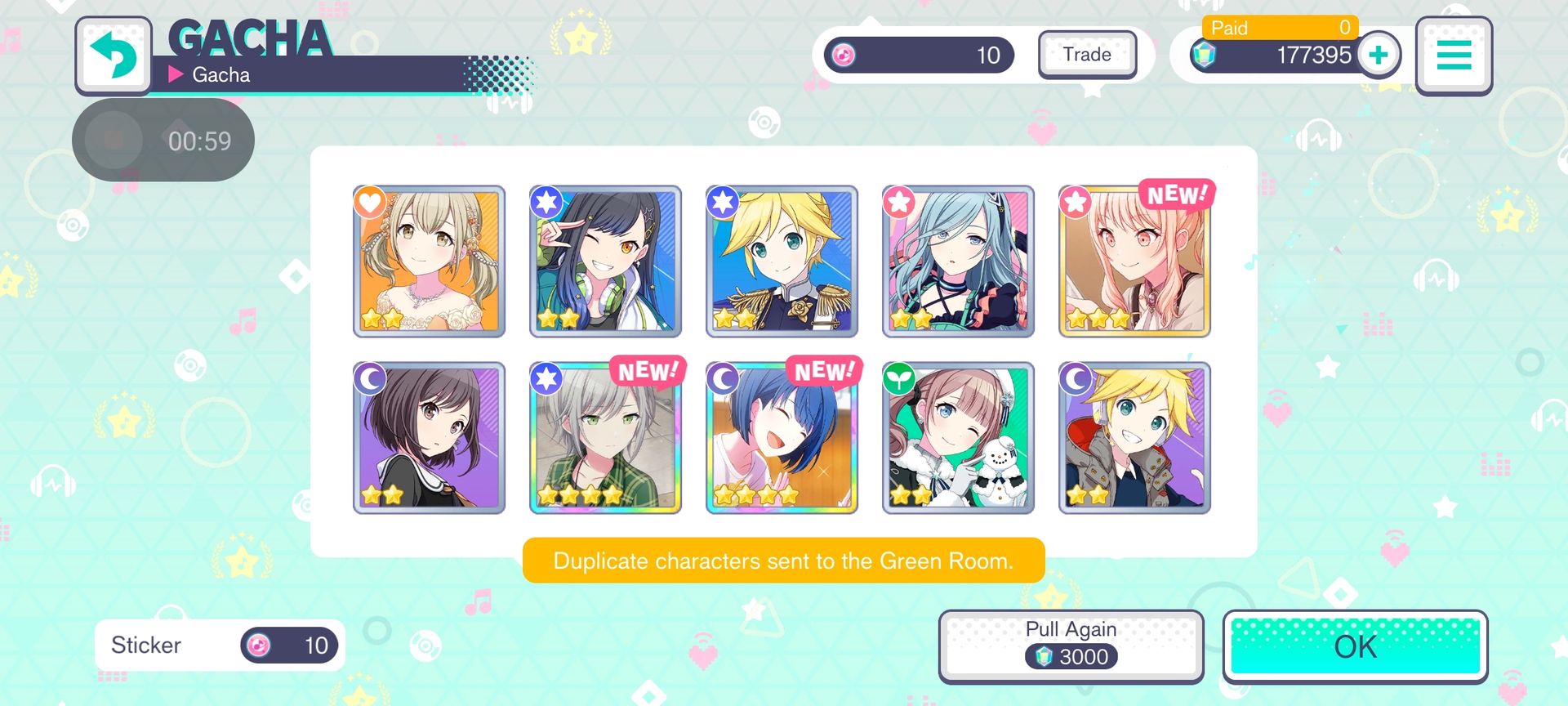View the two-star girl in orange card

pyautogui.click(x=429, y=261)
